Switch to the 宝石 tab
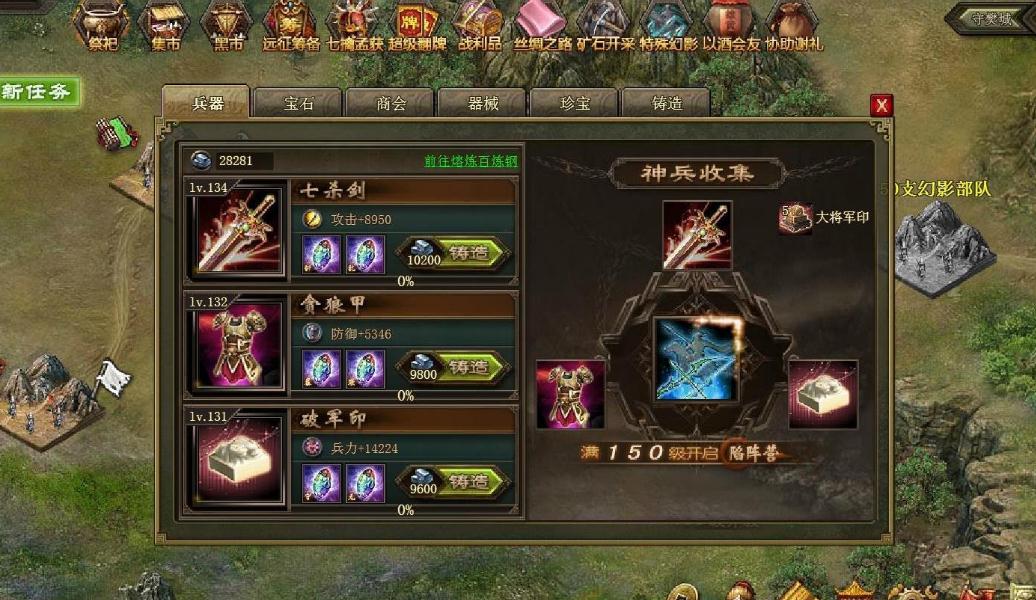This screenshot has width=1036, height=600. pyautogui.click(x=297, y=103)
